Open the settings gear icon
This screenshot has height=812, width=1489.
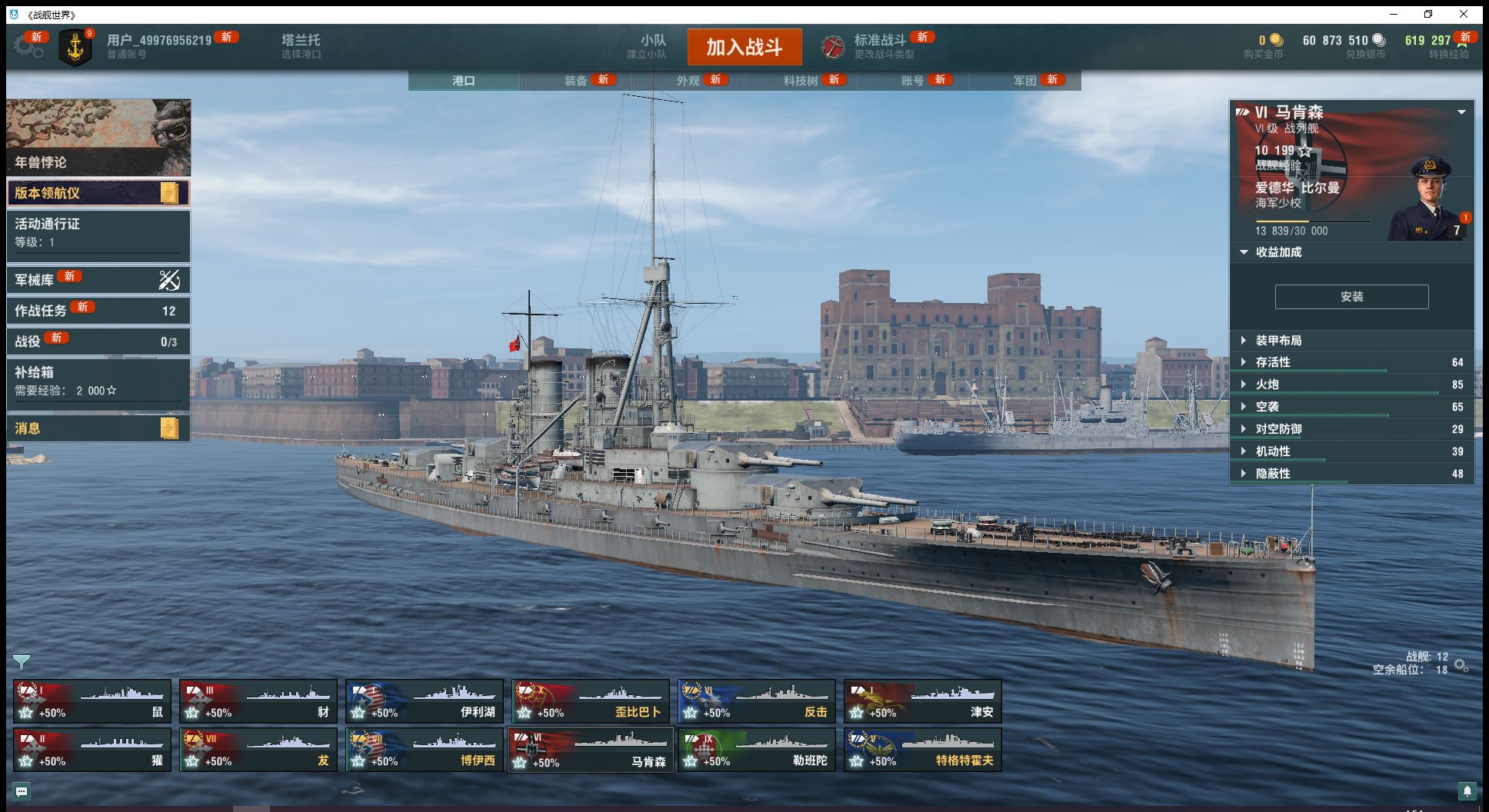click(x=28, y=47)
